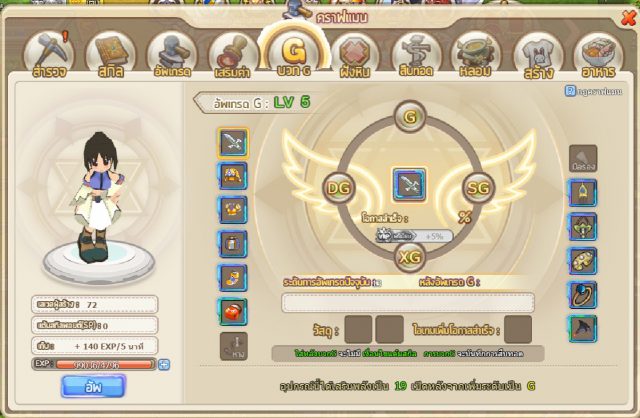Select the XG upgrade node
Viewport: 640px width, 418px height.
click(408, 257)
